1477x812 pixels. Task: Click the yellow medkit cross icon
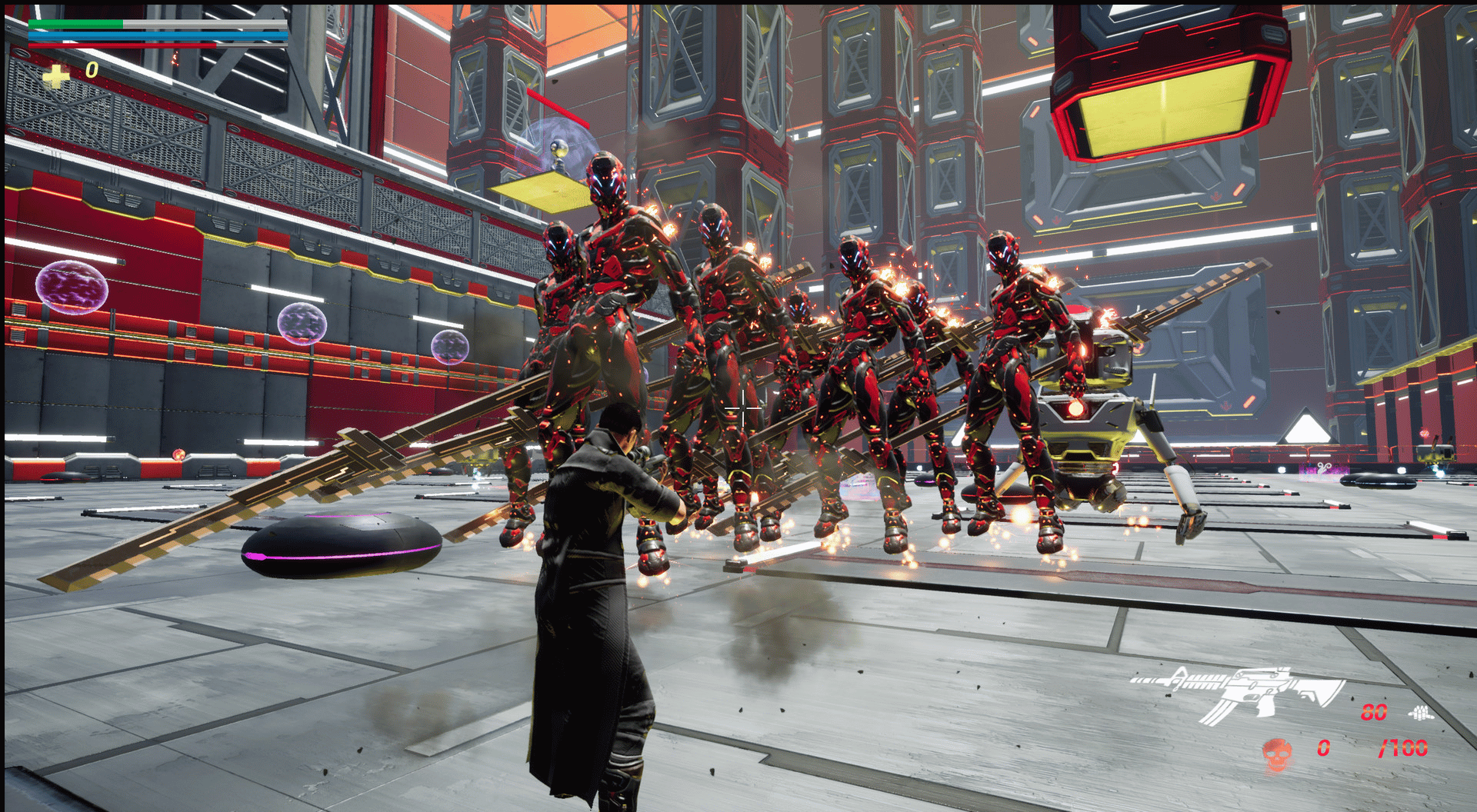(x=55, y=75)
